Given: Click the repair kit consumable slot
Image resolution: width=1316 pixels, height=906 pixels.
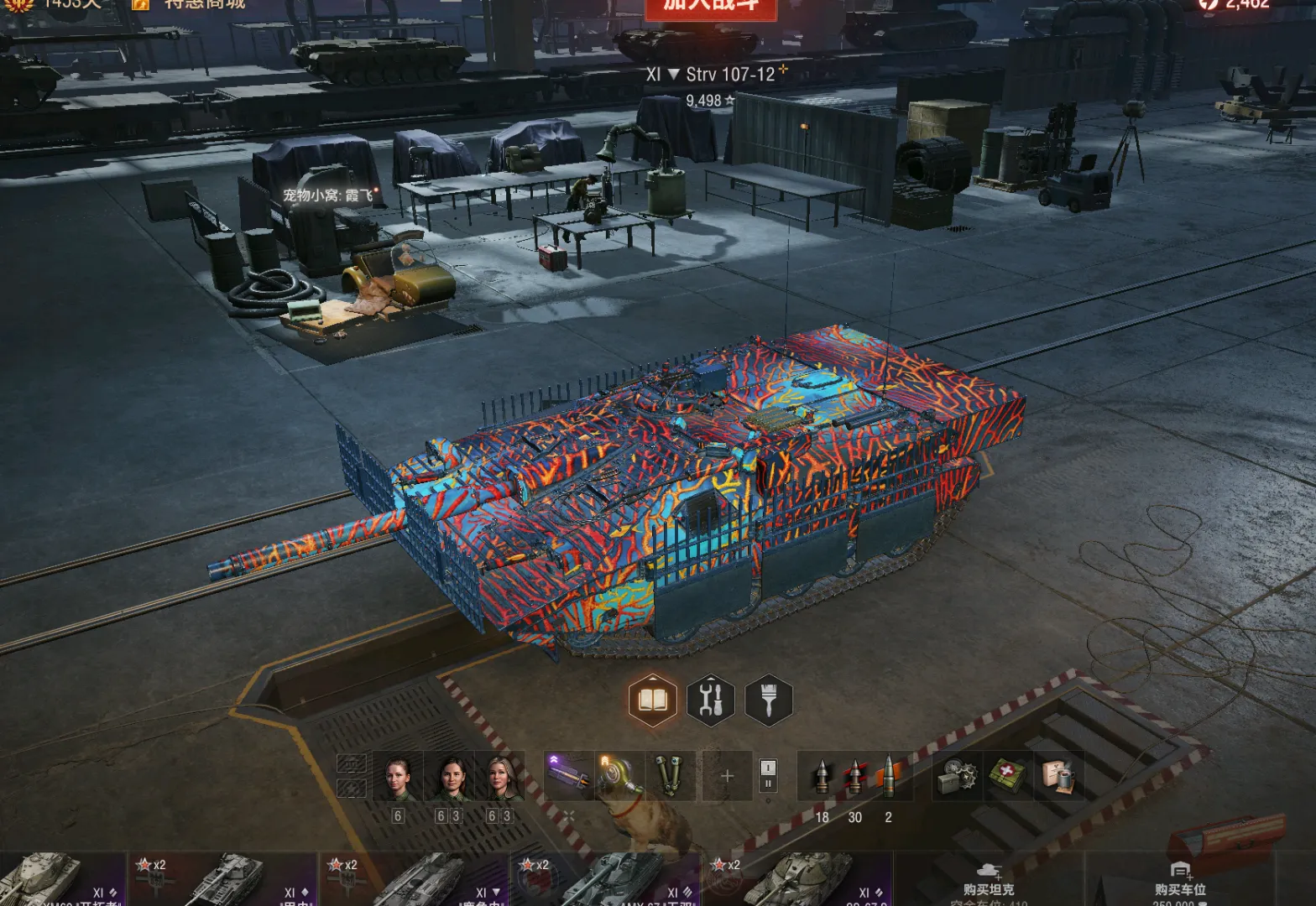Looking at the screenshot, I should click(957, 775).
